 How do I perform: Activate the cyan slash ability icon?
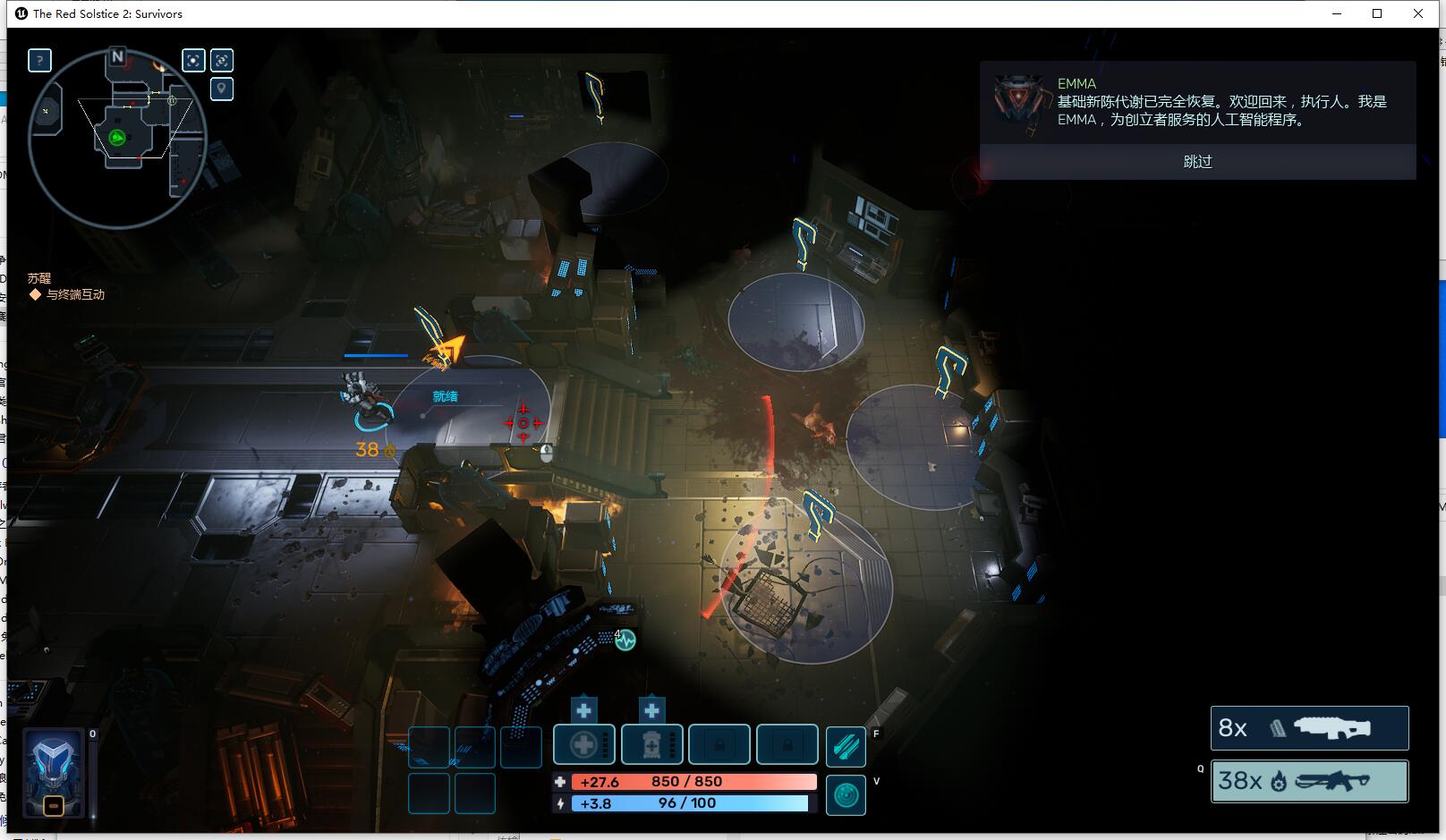[x=846, y=747]
